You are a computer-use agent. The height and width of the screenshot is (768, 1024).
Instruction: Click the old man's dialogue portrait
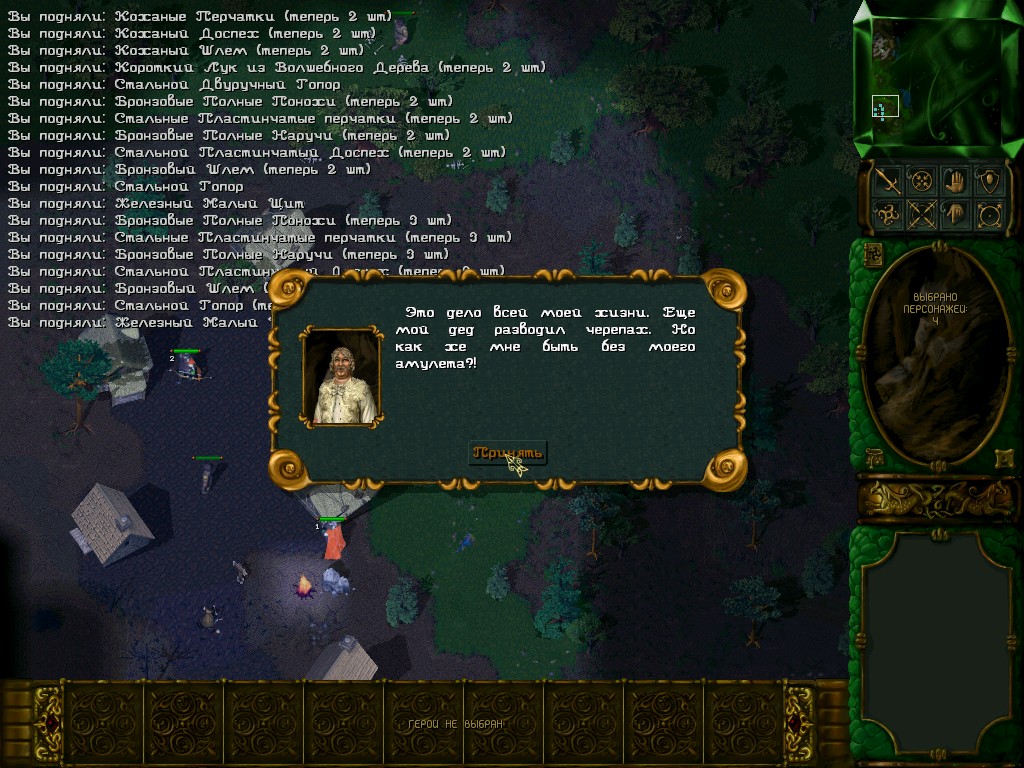[341, 378]
